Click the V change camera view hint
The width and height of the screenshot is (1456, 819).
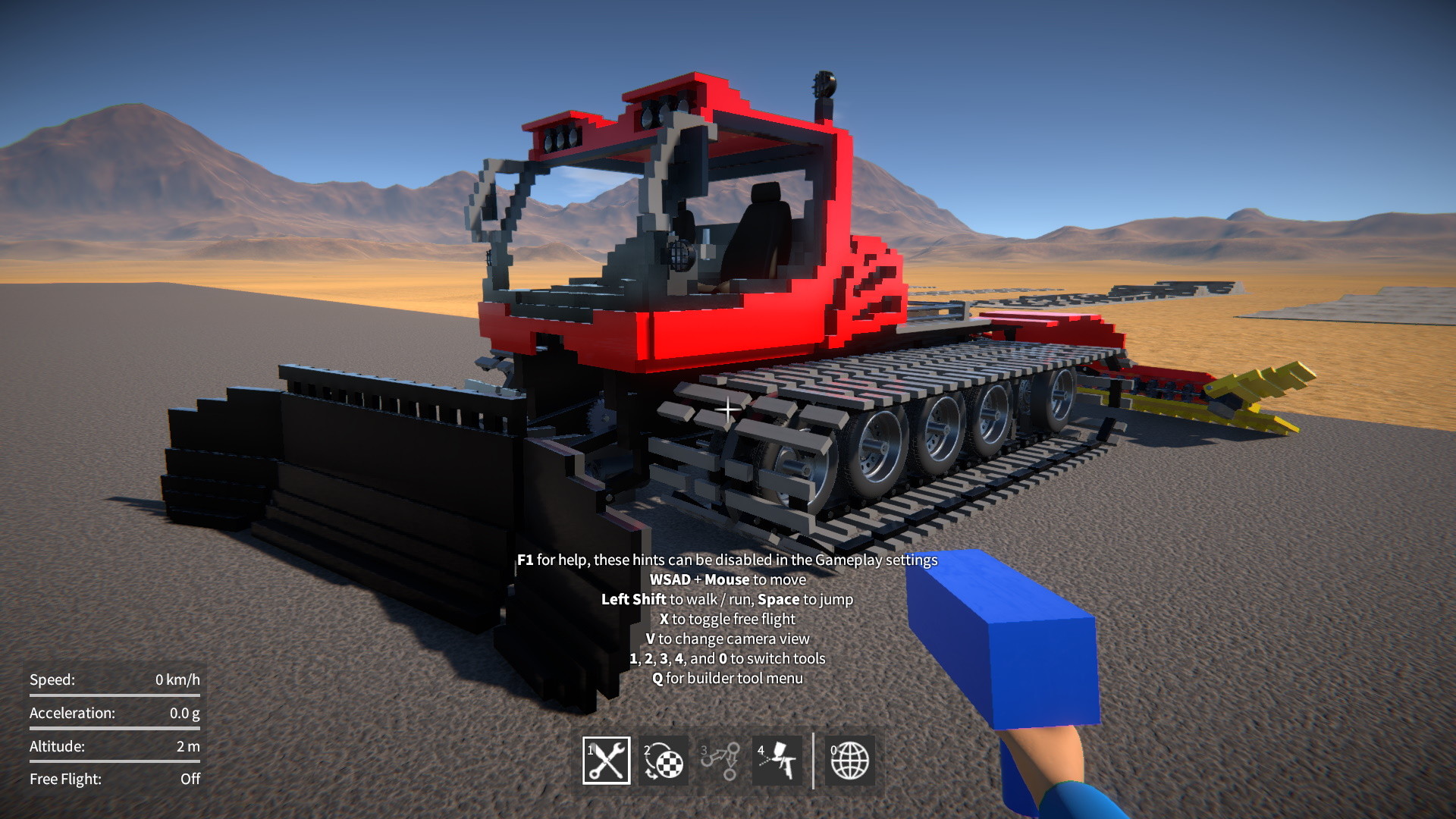[x=726, y=638]
